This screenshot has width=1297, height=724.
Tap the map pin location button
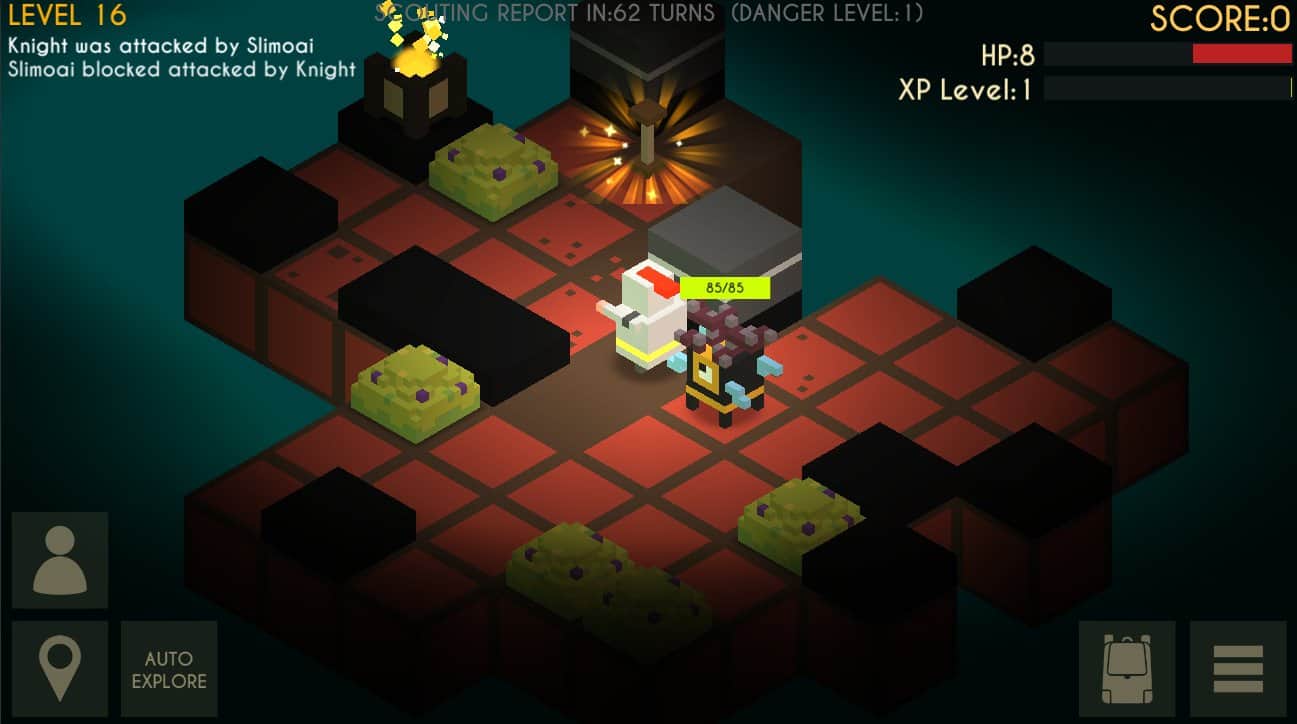pos(60,669)
